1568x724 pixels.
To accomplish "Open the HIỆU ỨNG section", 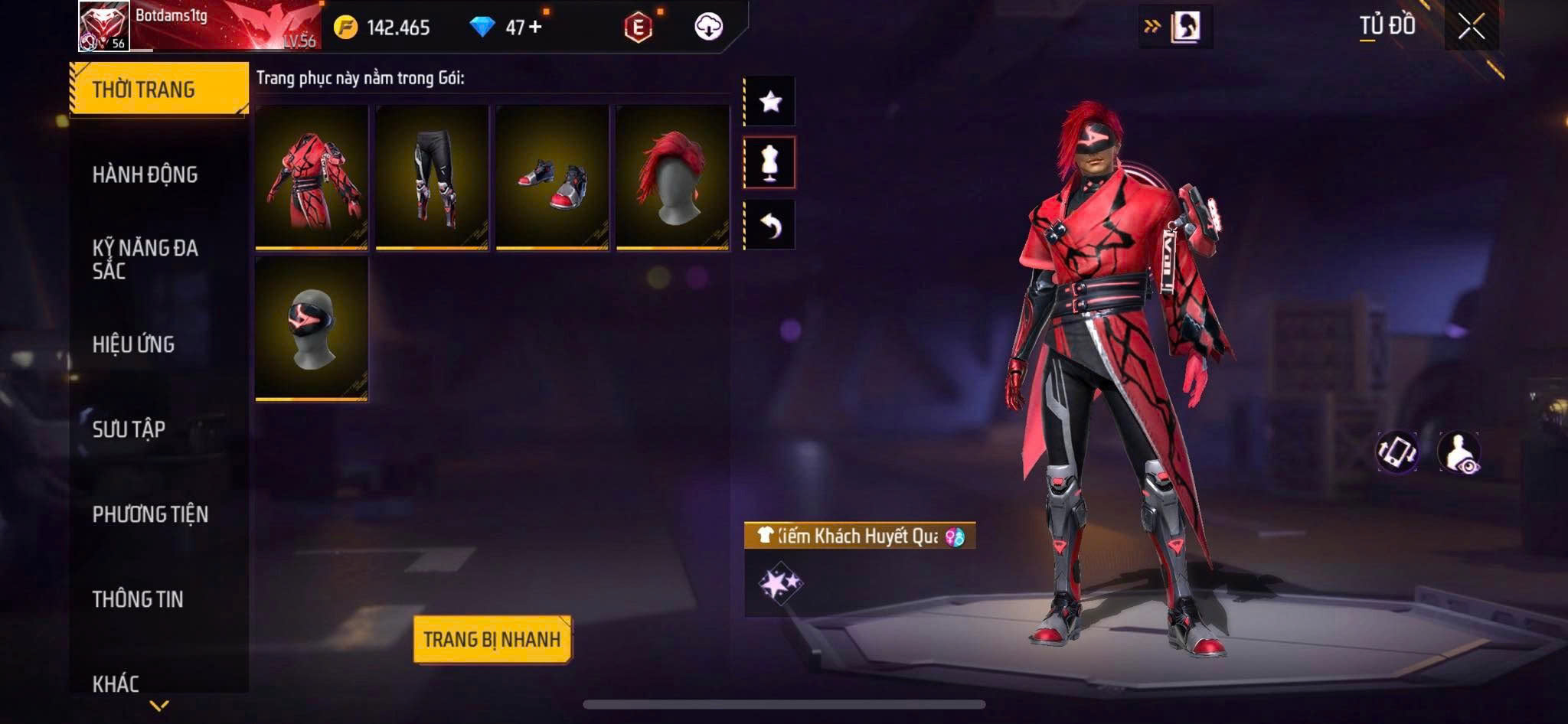I will [x=134, y=344].
